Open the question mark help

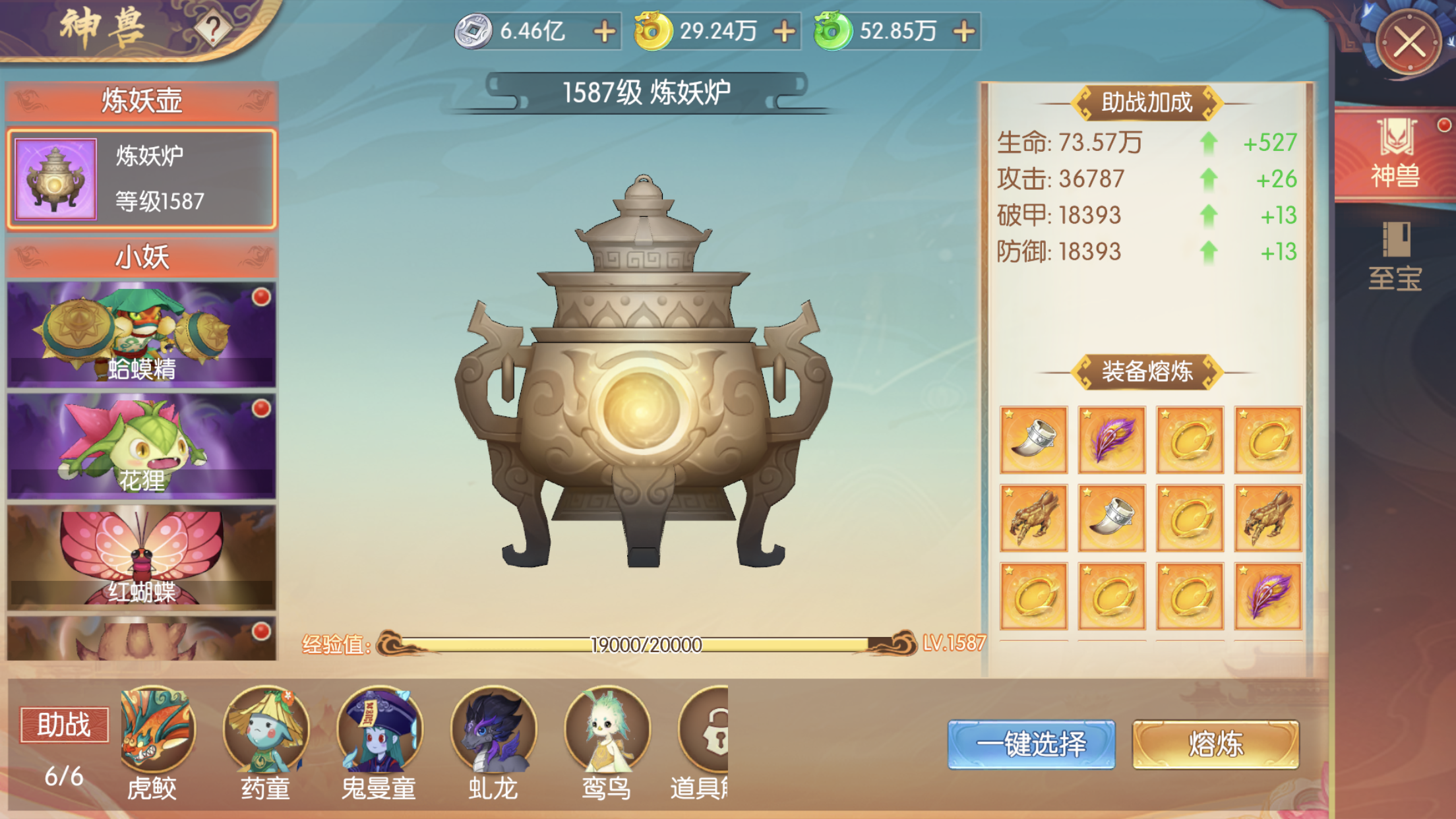(x=212, y=28)
